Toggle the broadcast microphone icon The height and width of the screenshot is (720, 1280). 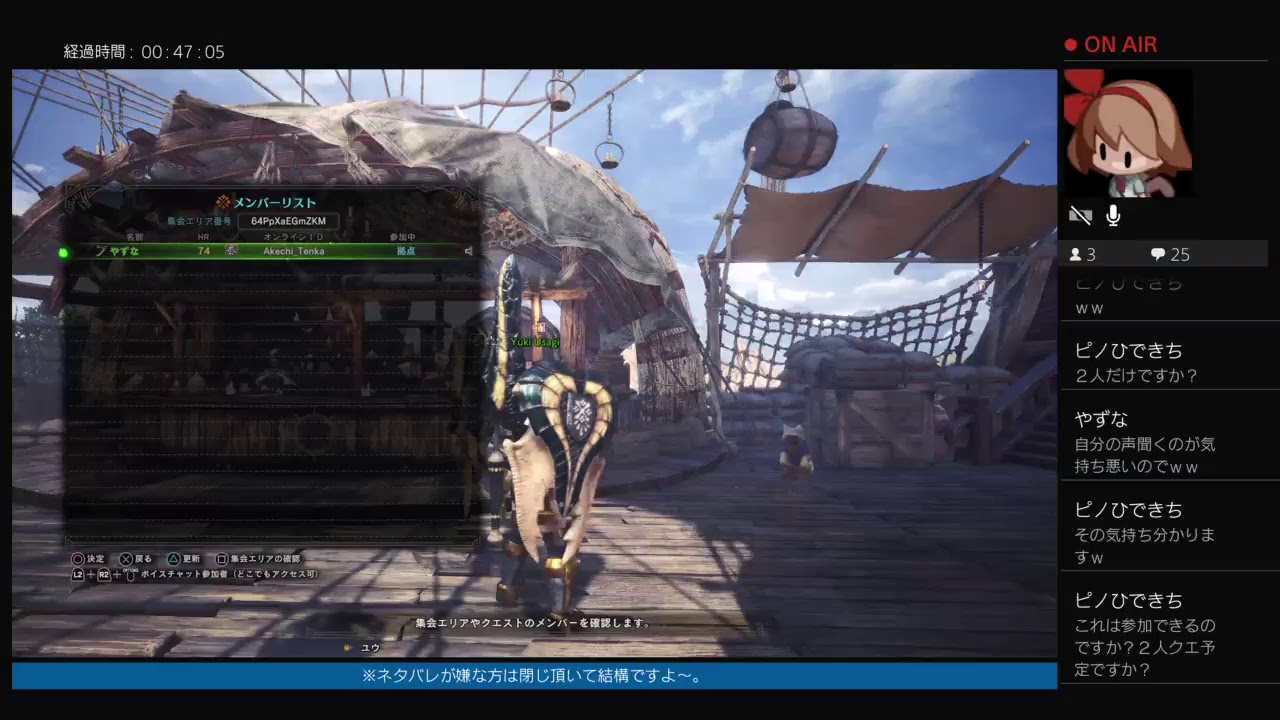tap(1113, 215)
